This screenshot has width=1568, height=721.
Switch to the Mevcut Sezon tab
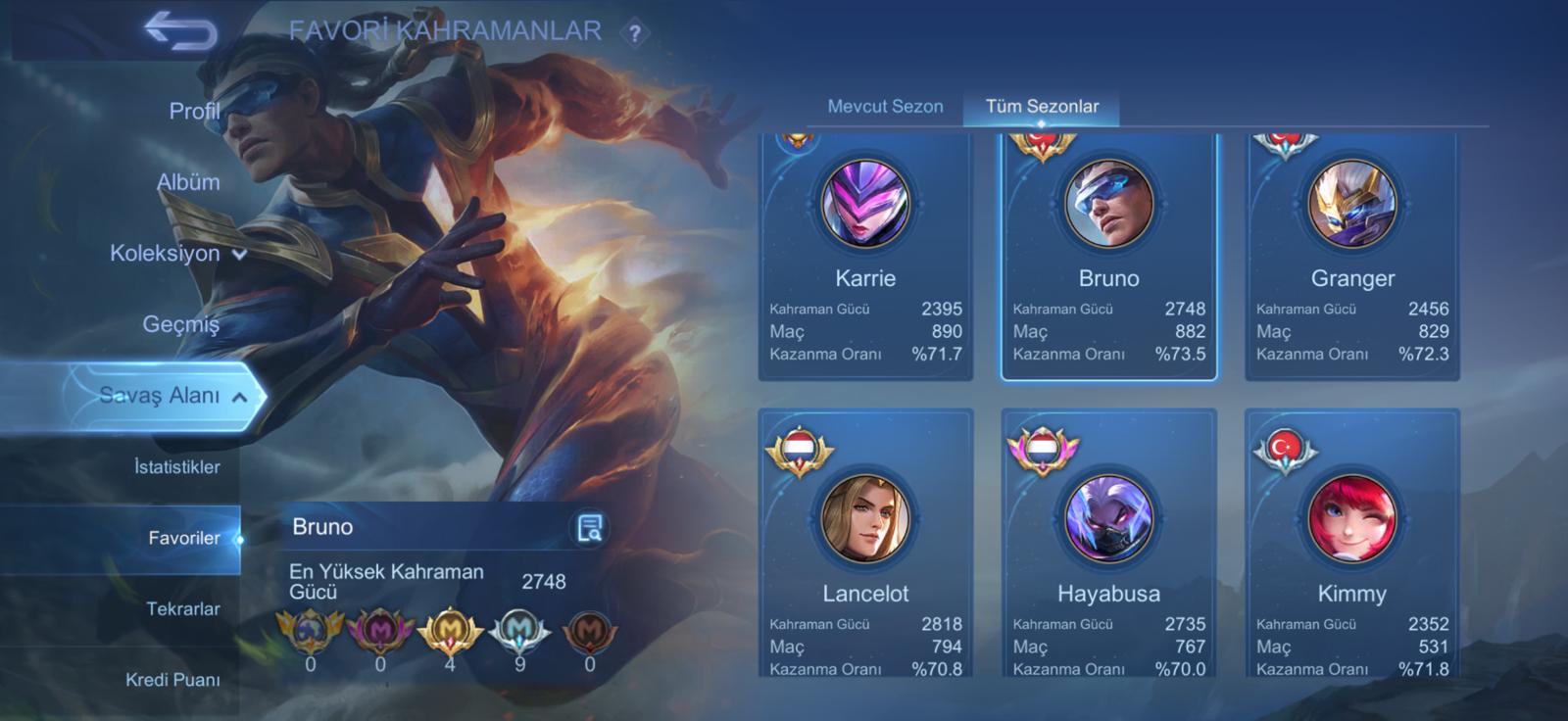point(885,106)
